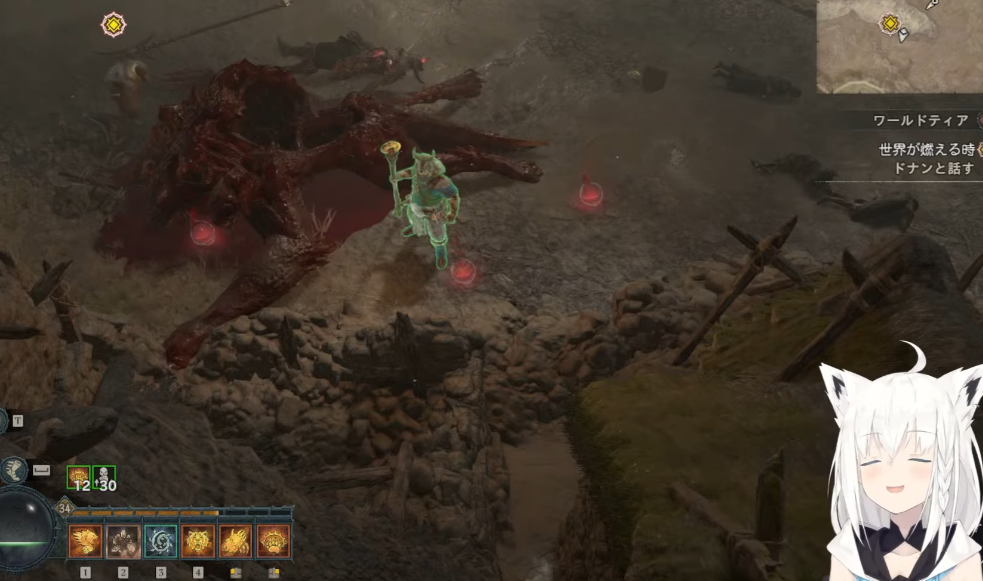Activate the golden claw swipe skill in slot 1
Image resolution: width=983 pixels, height=581 pixels.
coord(85,541)
